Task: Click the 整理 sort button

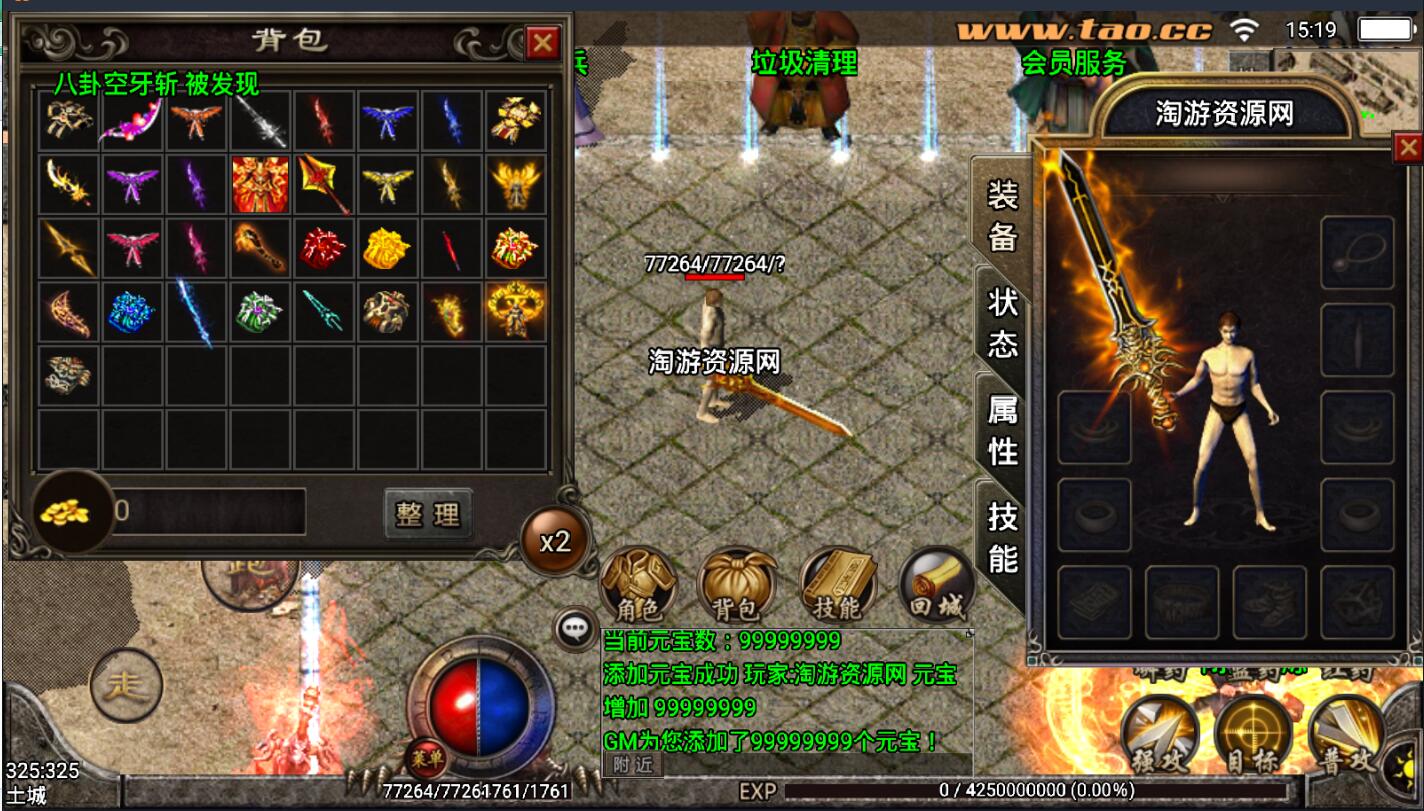Action: tap(428, 514)
